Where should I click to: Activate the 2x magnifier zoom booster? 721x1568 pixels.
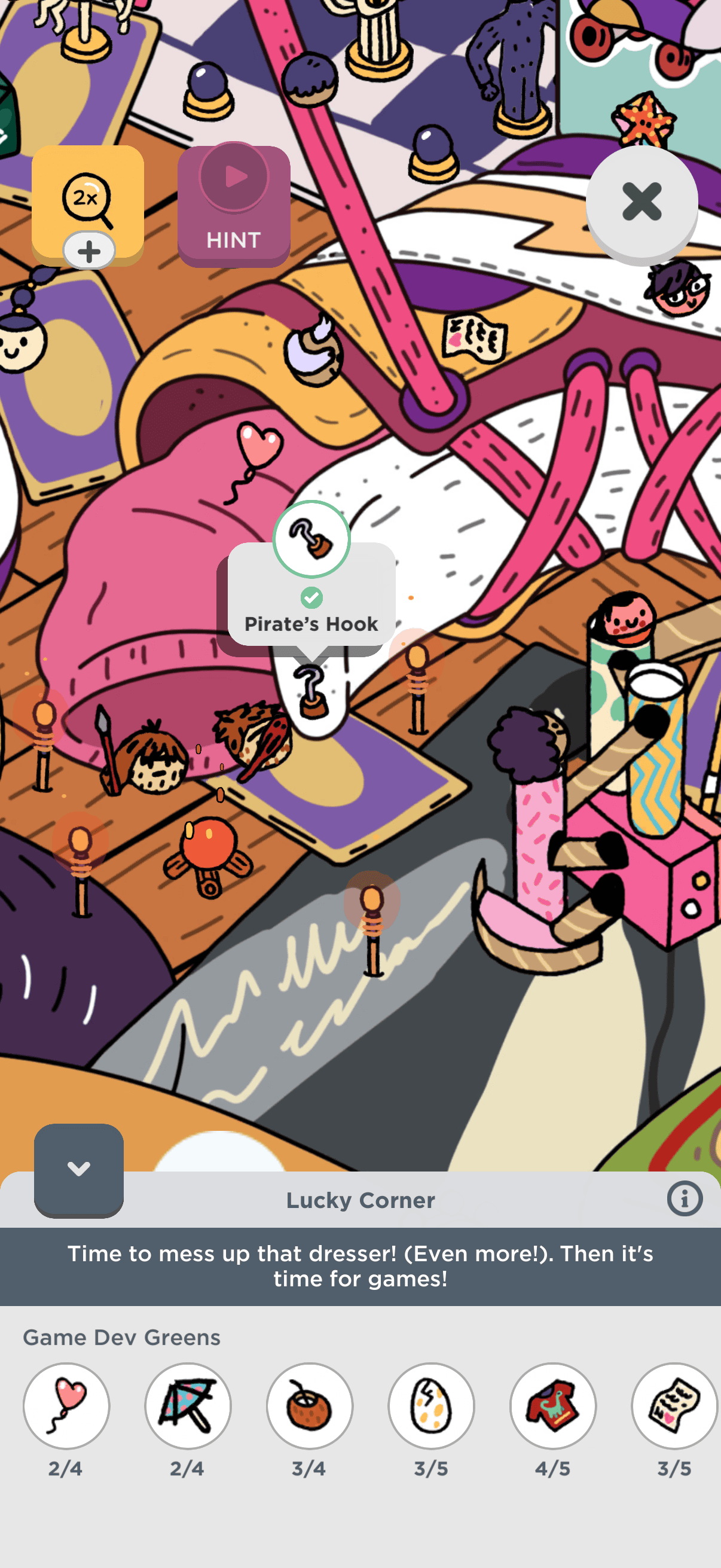pyautogui.click(x=87, y=198)
